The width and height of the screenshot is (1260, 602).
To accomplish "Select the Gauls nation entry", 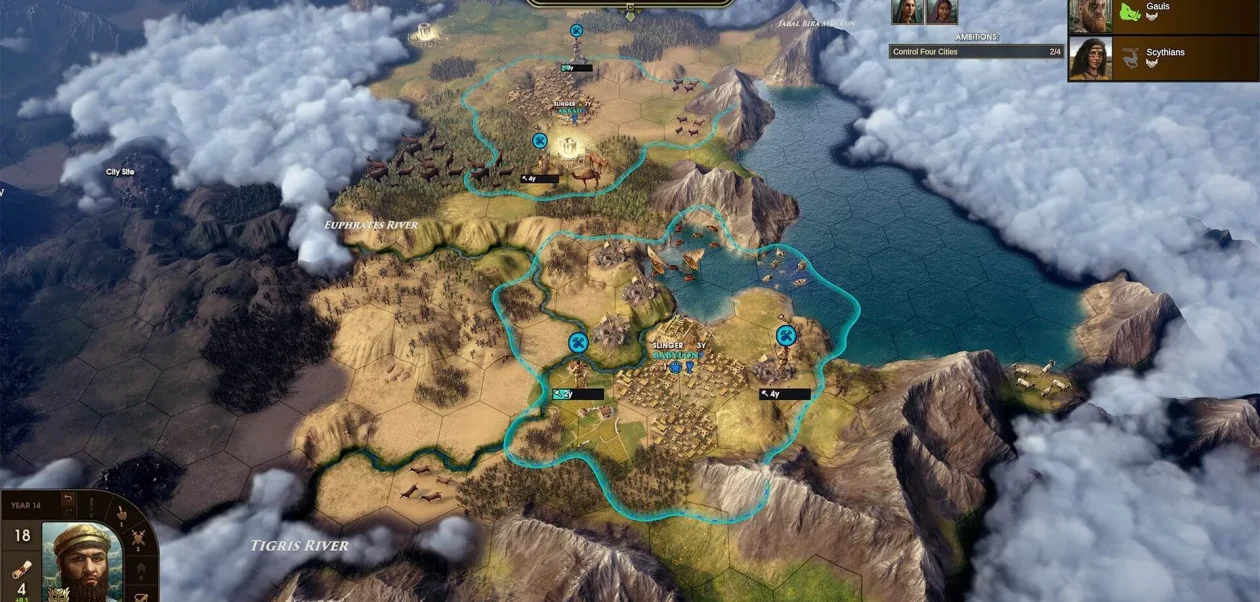I will click(1162, 16).
